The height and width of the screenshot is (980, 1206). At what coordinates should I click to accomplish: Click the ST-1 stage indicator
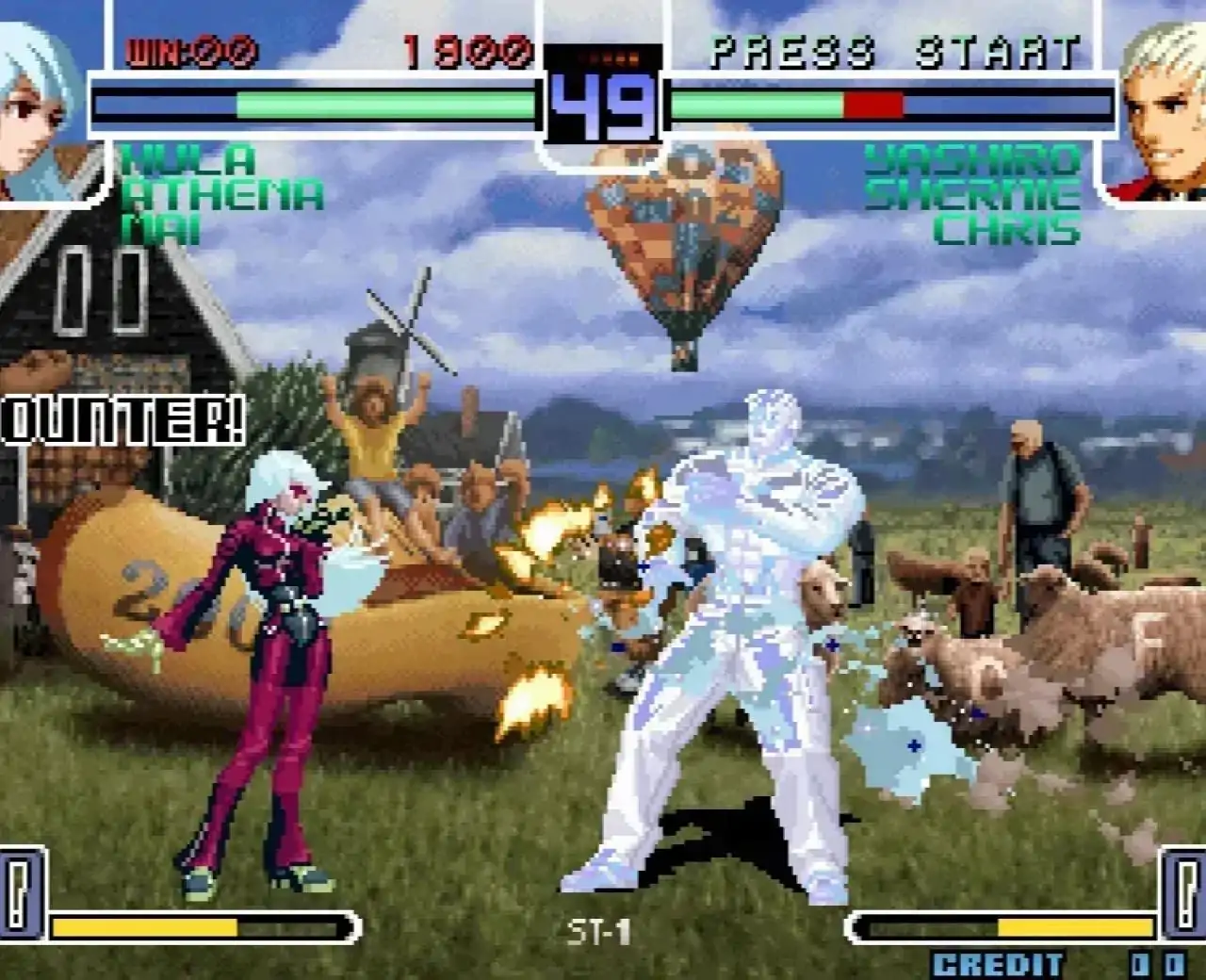597,929
